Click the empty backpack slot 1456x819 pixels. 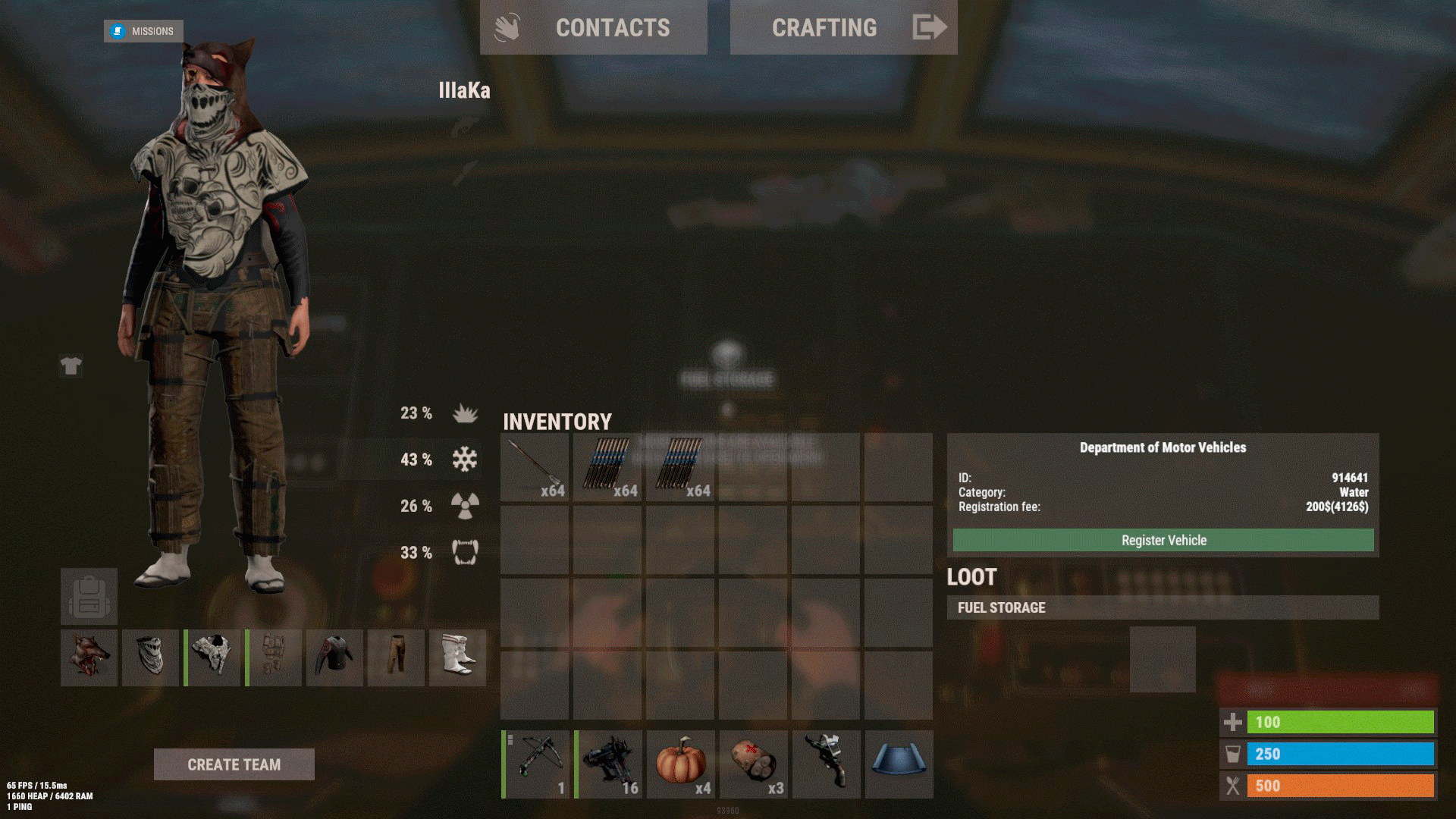tap(89, 597)
